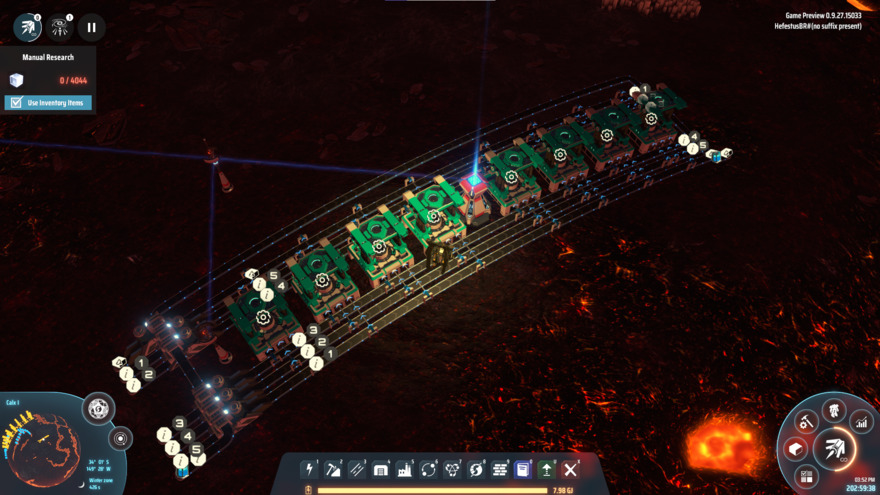Select the lightning bolt power build category
This screenshot has width=880, height=495.
310,469
